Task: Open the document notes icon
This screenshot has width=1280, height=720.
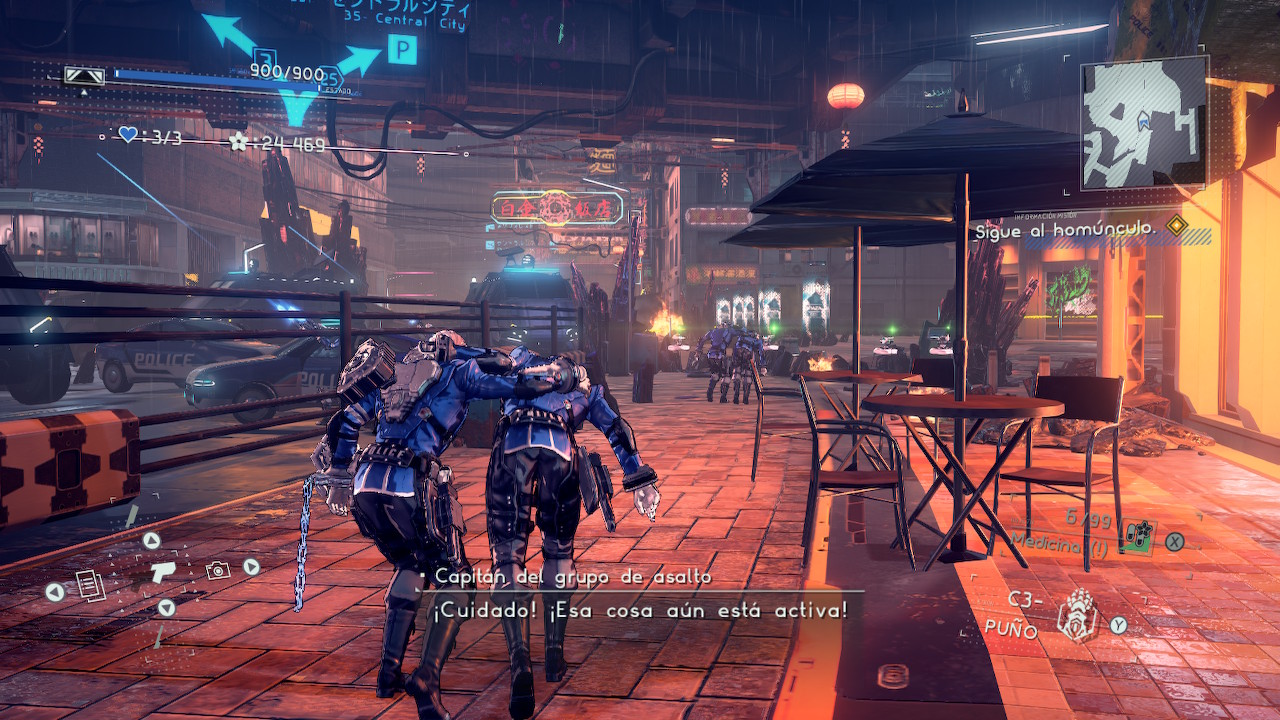Action: (88, 583)
